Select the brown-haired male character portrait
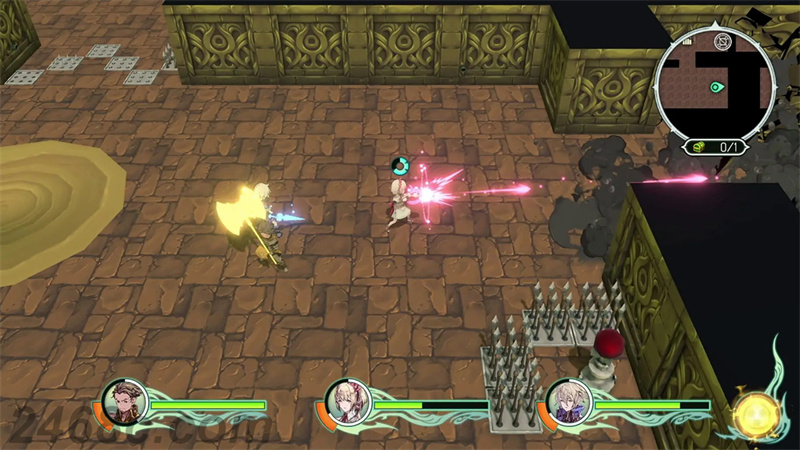Image resolution: width=800 pixels, height=450 pixels. tap(128, 402)
